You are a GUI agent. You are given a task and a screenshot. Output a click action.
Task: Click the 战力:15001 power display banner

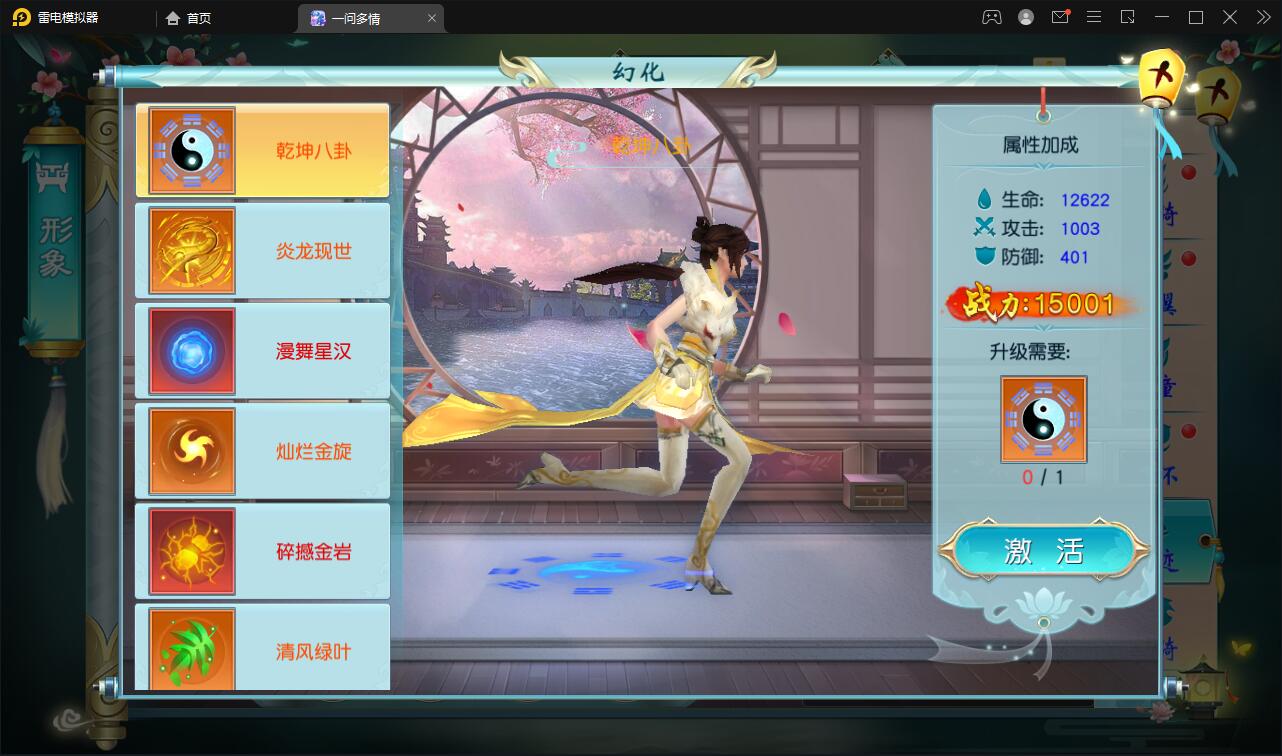1042,305
